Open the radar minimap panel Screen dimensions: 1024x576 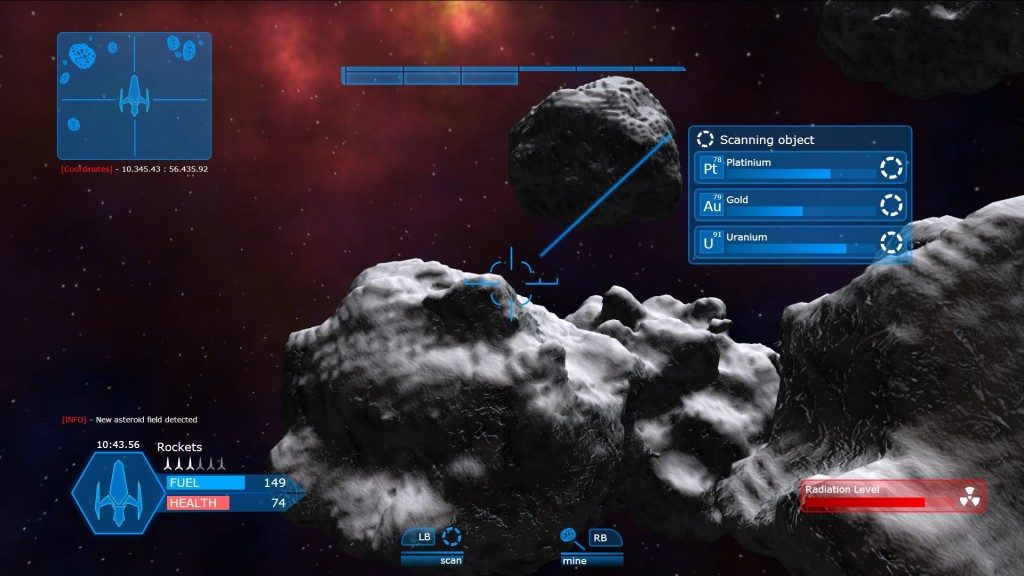(x=134, y=96)
